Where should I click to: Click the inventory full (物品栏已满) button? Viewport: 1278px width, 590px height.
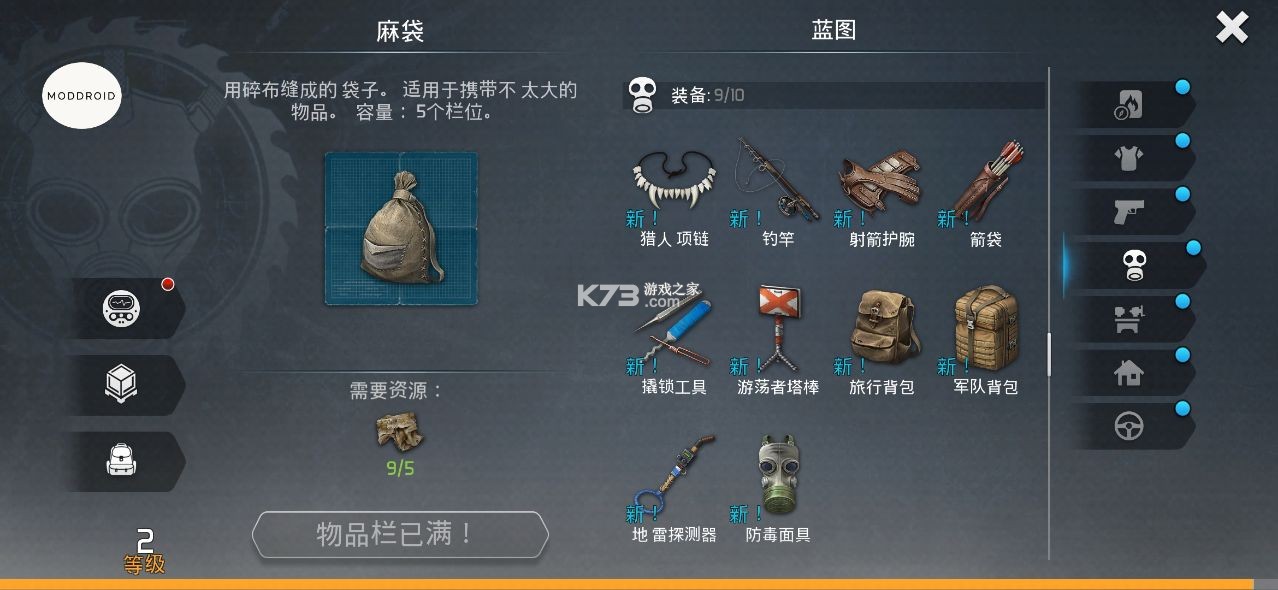[x=400, y=535]
